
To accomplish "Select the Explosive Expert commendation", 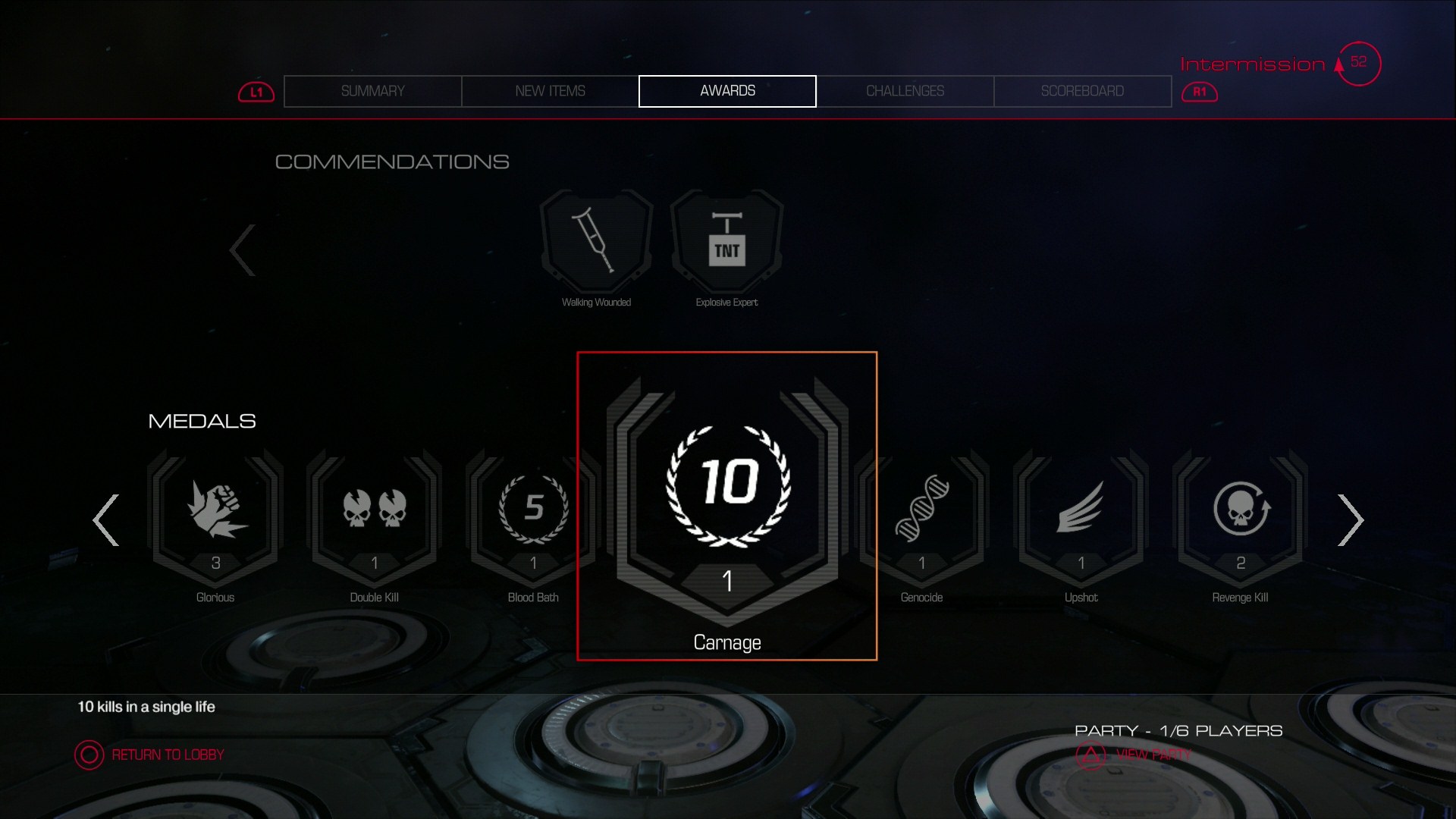I will [x=726, y=241].
